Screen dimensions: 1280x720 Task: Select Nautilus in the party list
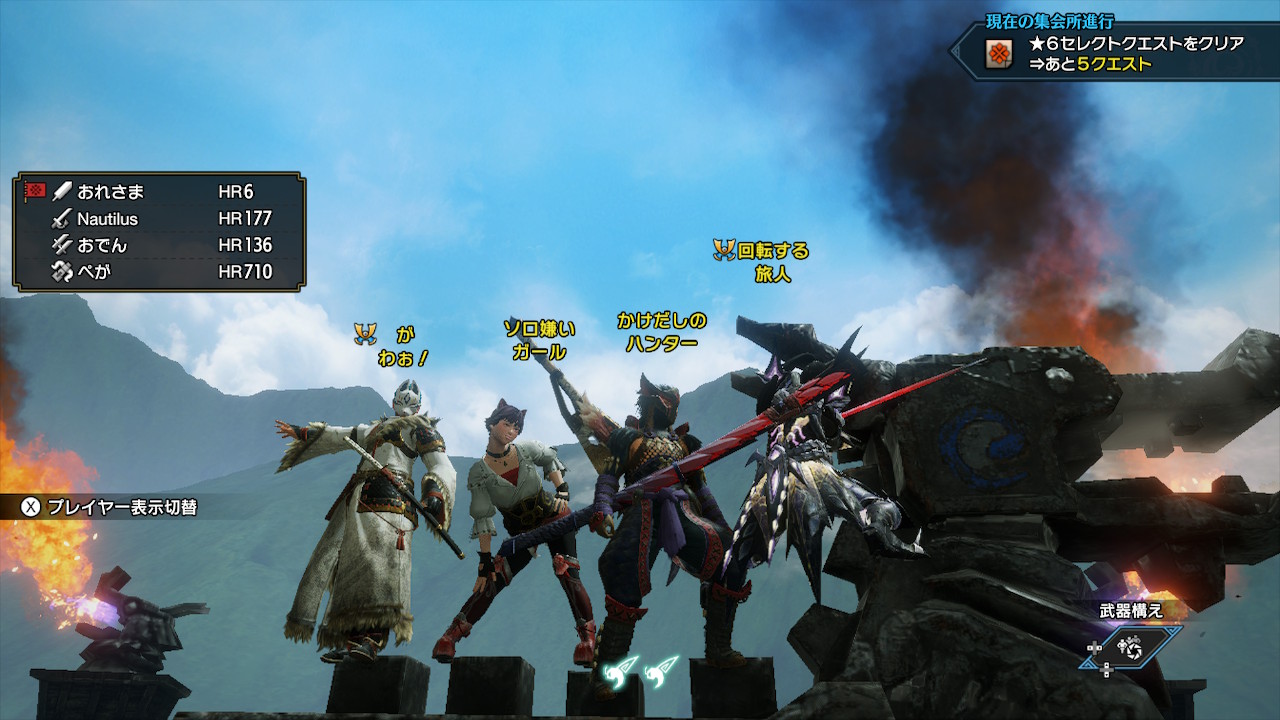(108, 218)
